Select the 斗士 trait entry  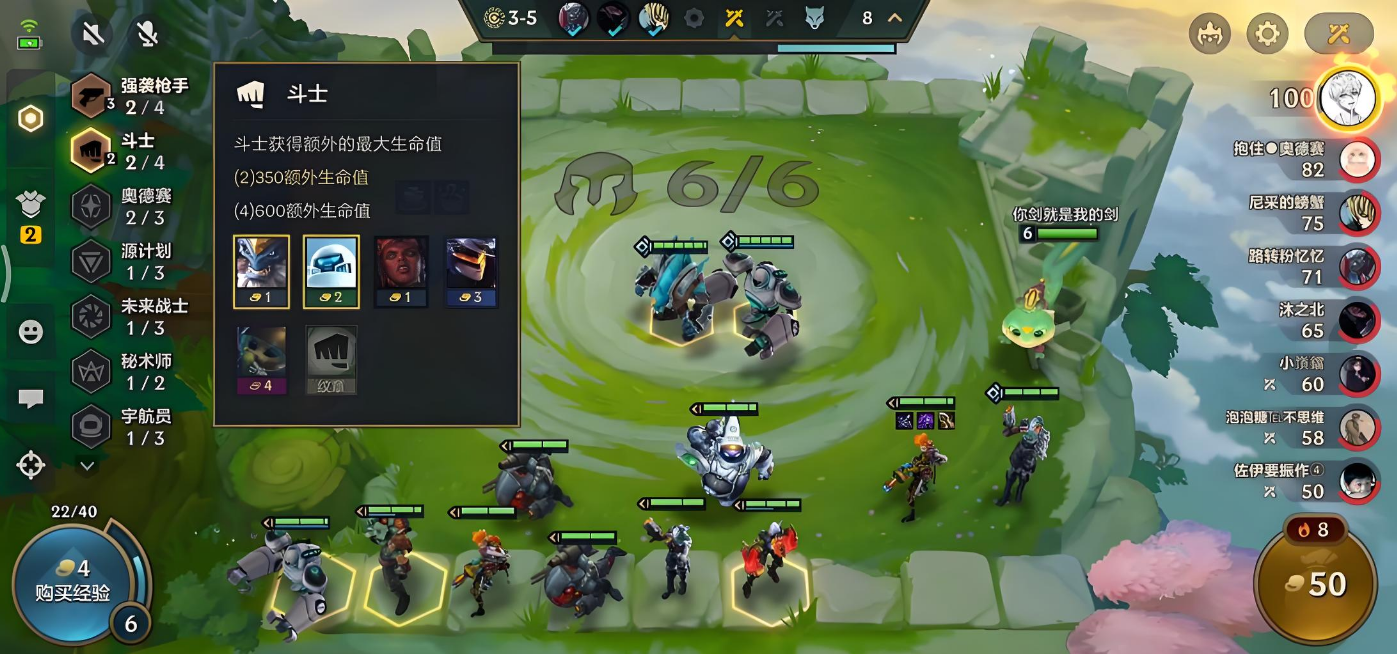click(130, 151)
